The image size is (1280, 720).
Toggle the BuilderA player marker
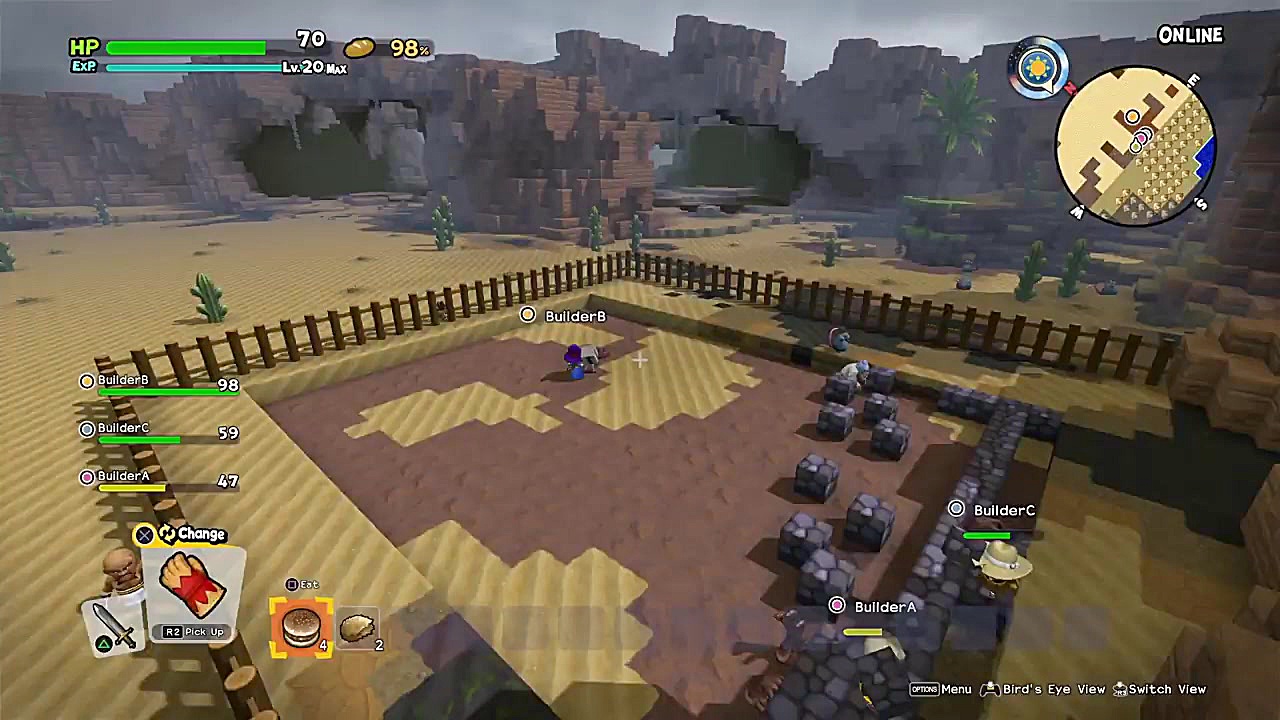(x=837, y=606)
